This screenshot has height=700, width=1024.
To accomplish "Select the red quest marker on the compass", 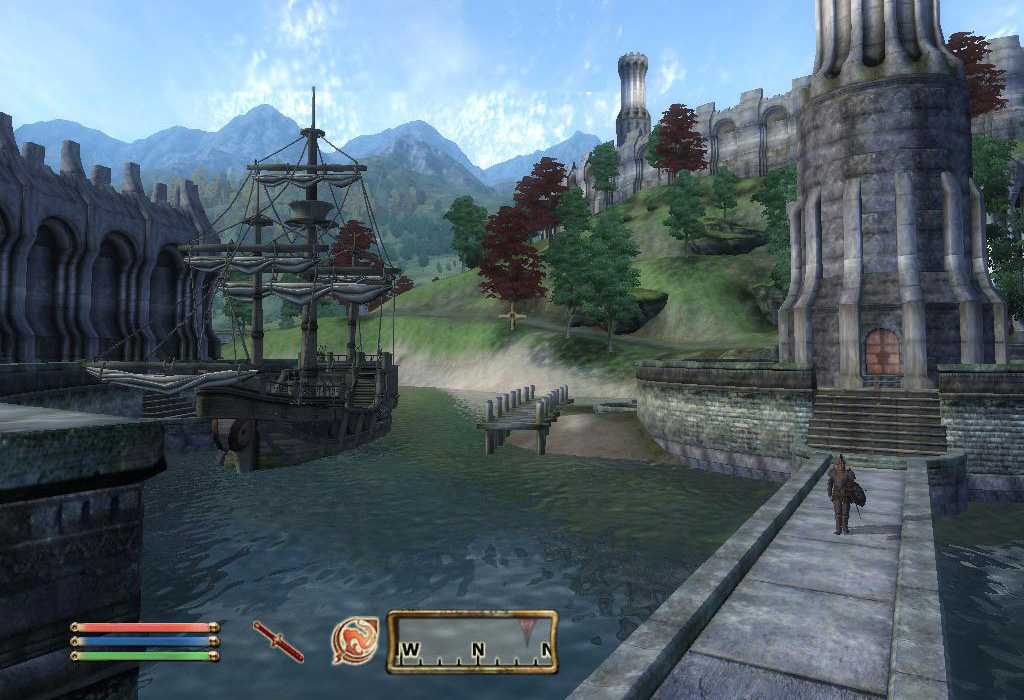I will click(x=527, y=630).
